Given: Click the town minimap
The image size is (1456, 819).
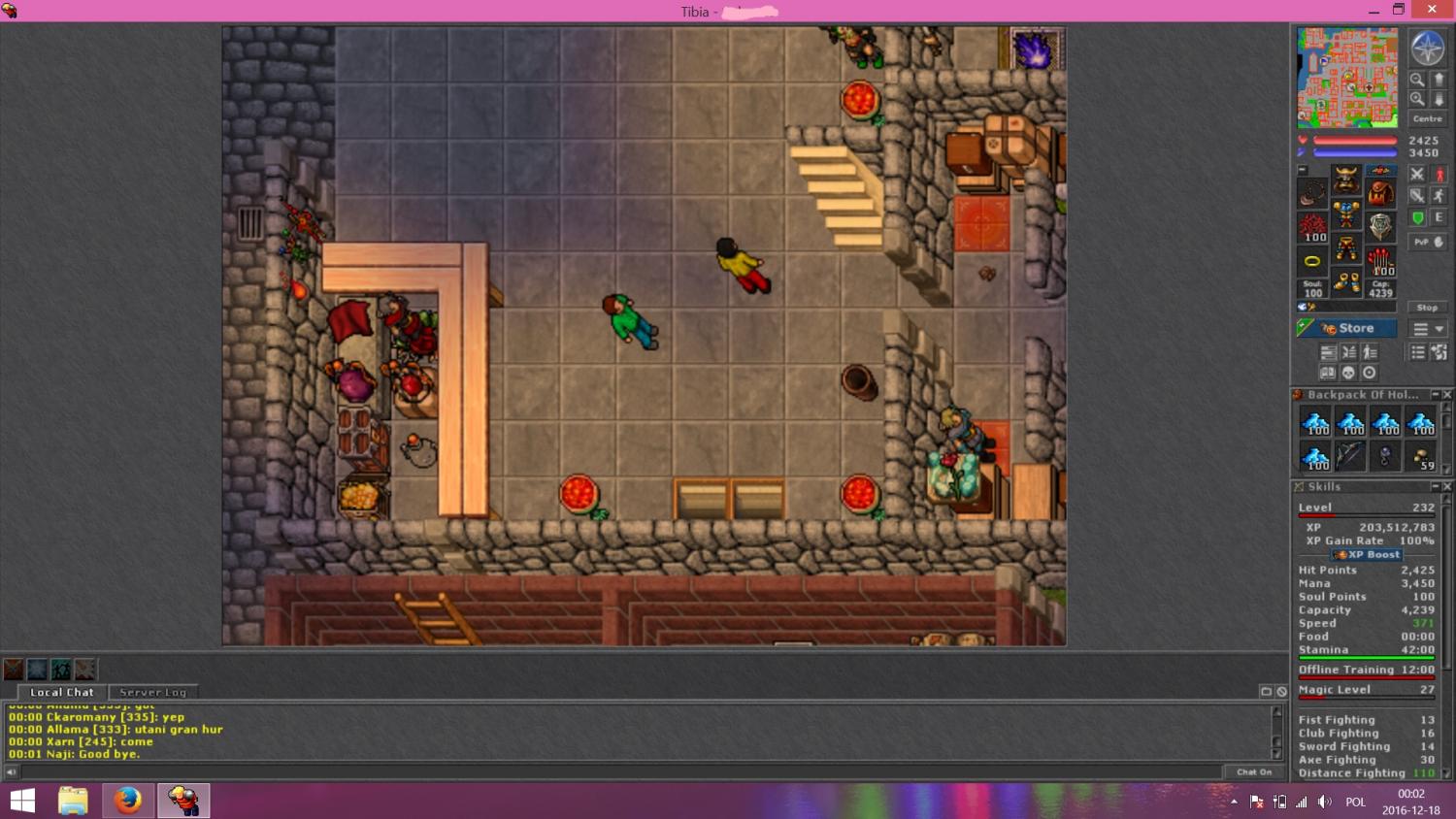Looking at the screenshot, I should 1347,78.
